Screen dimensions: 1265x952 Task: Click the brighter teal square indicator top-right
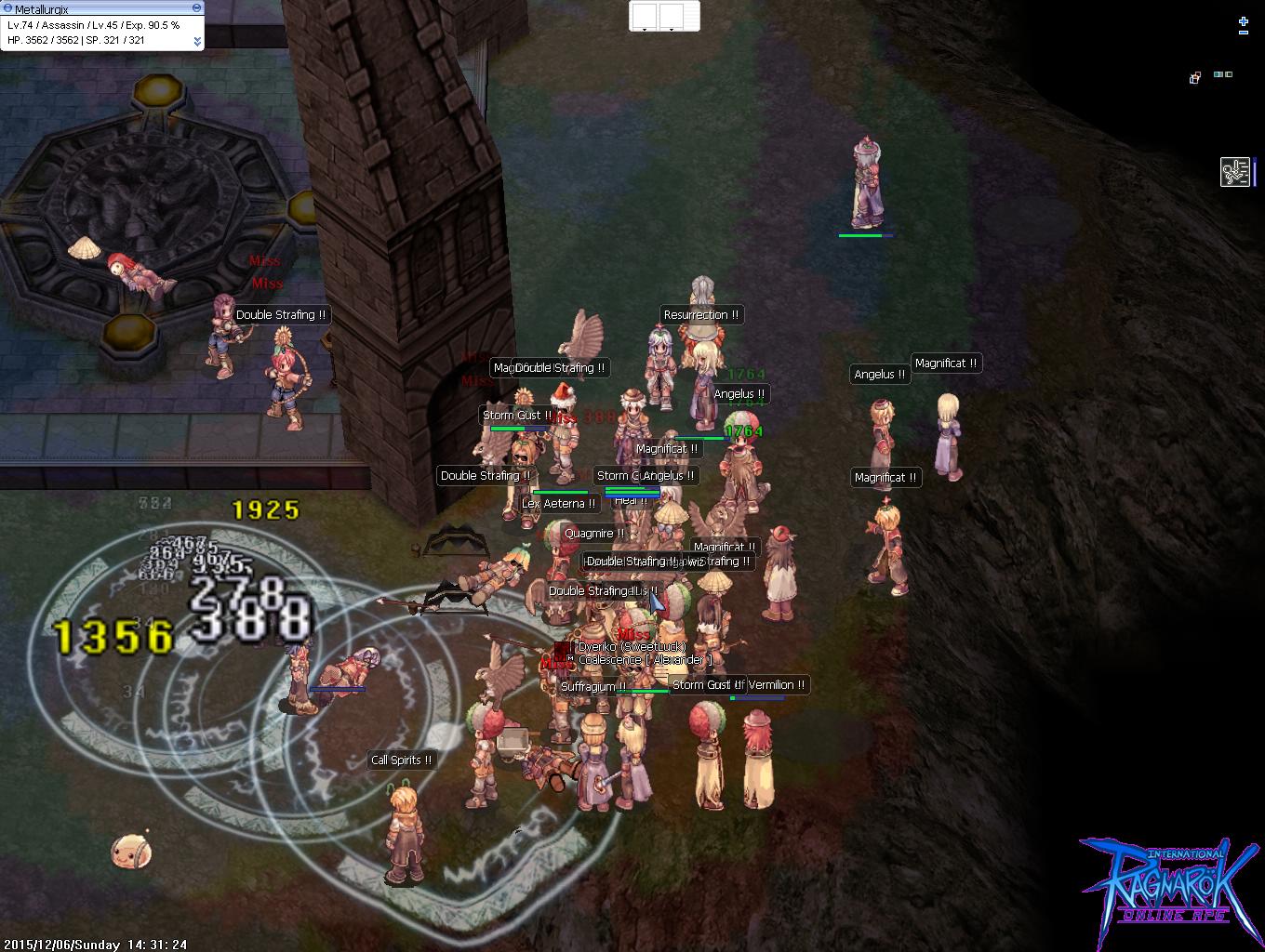[x=1217, y=74]
